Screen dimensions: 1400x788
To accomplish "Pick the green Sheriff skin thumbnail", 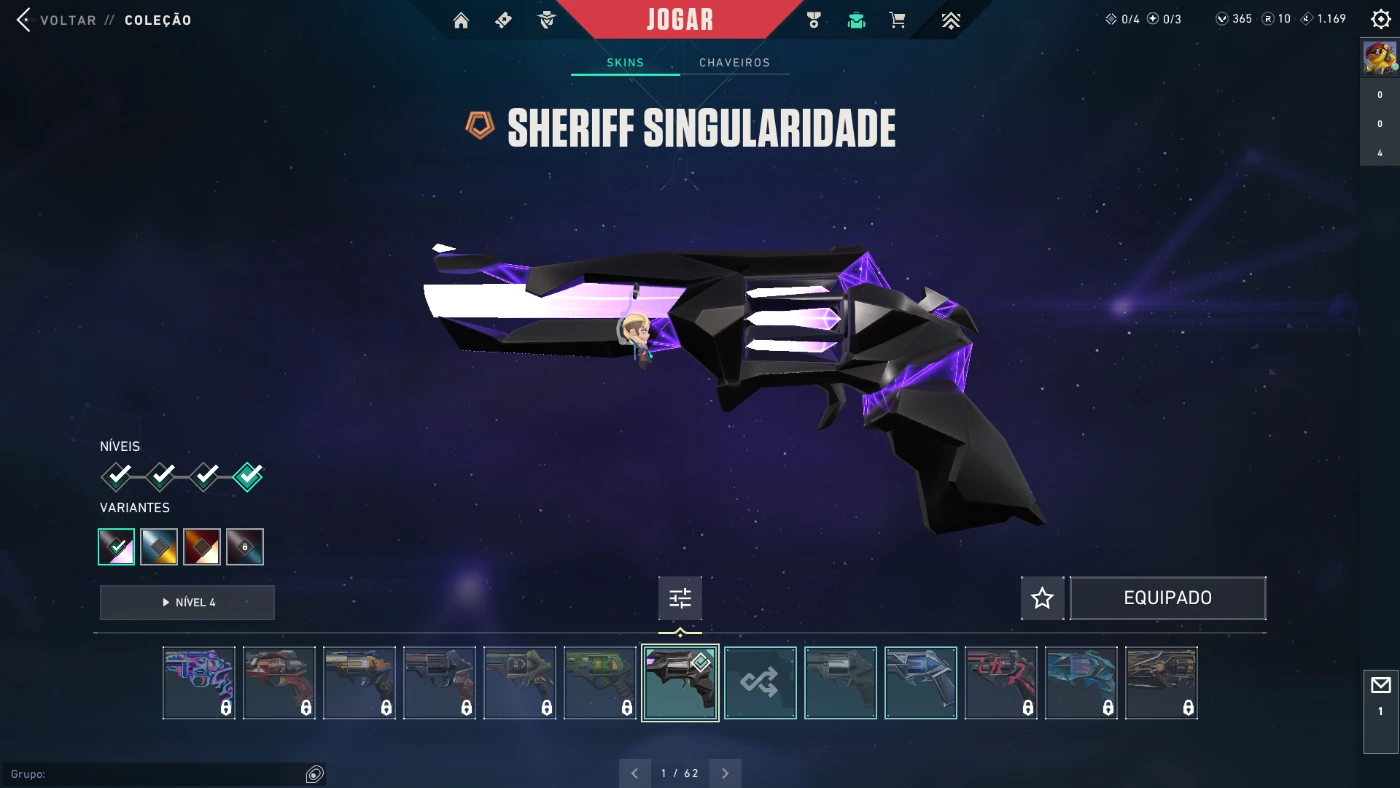I will click(x=599, y=683).
